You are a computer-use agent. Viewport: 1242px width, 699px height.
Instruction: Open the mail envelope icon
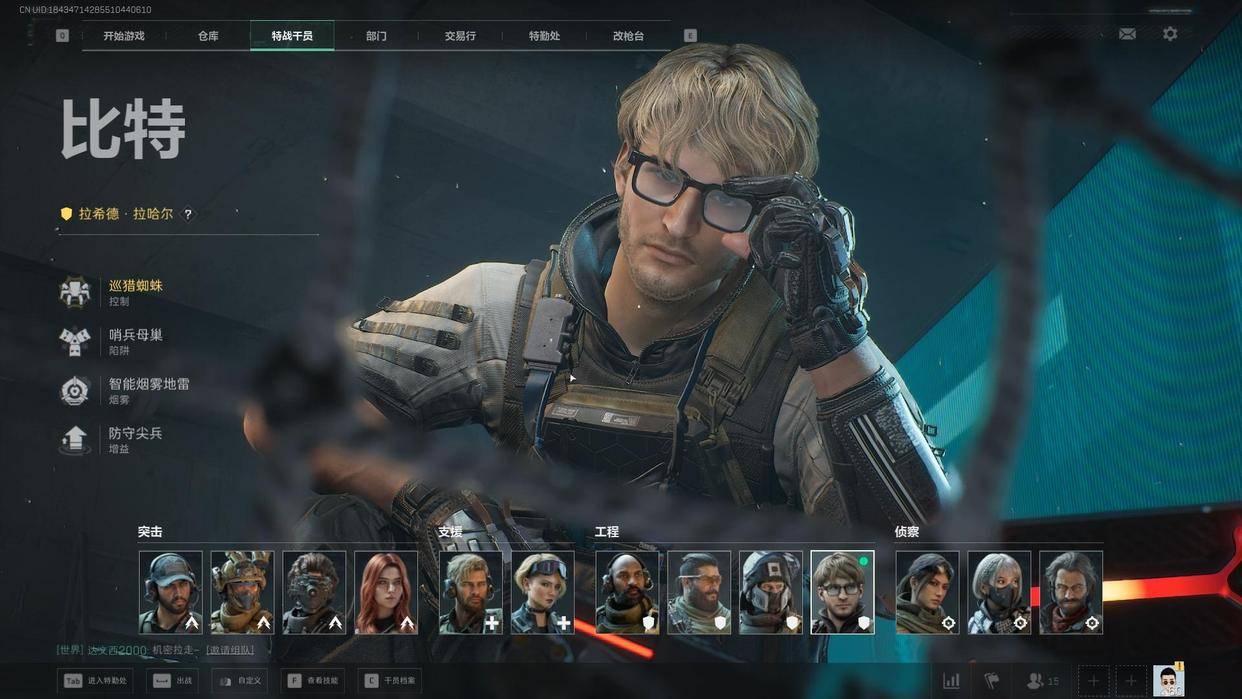pos(1127,34)
